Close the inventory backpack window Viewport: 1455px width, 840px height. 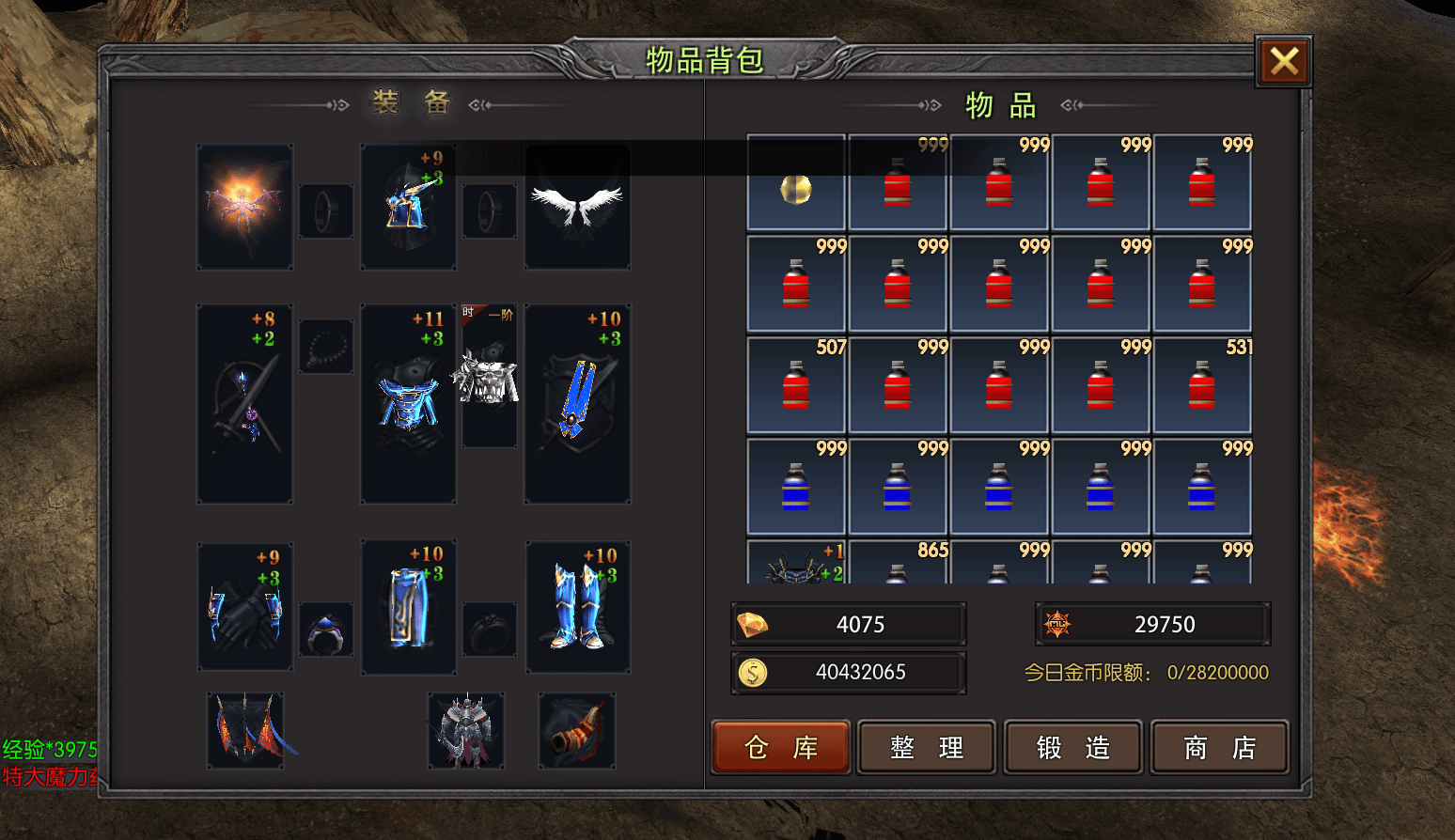click(x=1284, y=61)
